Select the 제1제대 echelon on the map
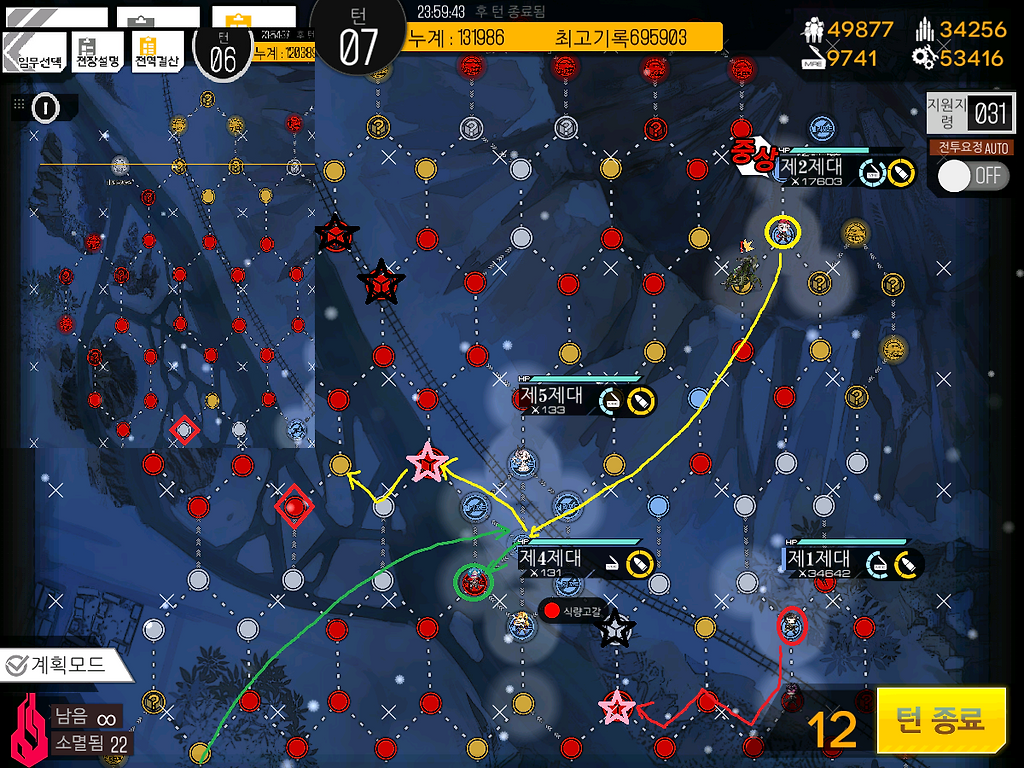Viewport: 1024px width, 768px height. point(791,626)
